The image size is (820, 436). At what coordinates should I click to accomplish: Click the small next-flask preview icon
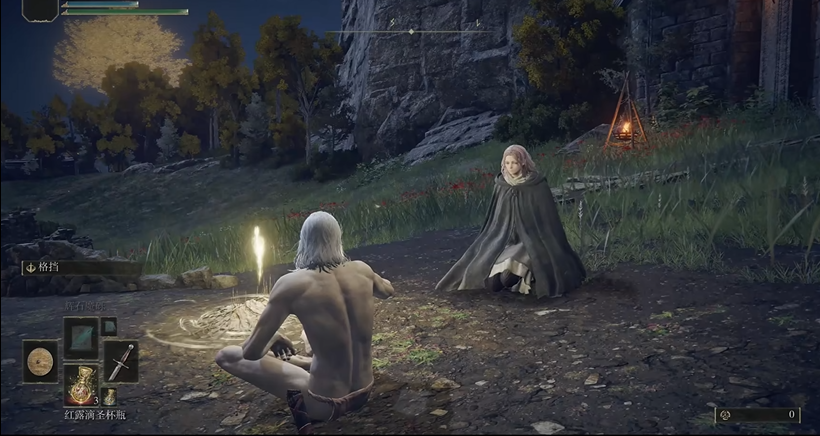109,396
